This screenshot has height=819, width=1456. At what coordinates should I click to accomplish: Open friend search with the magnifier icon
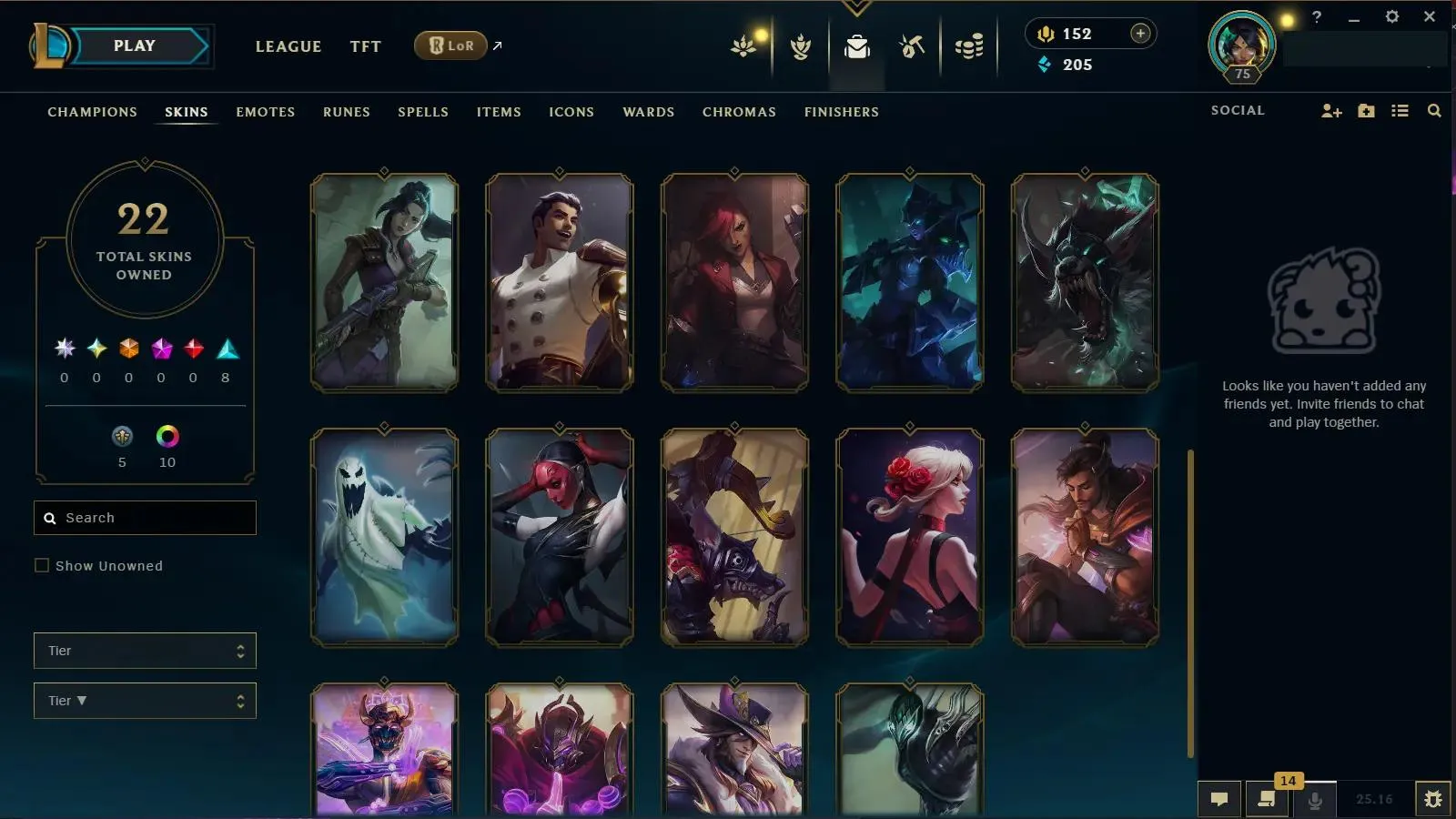pyautogui.click(x=1434, y=110)
